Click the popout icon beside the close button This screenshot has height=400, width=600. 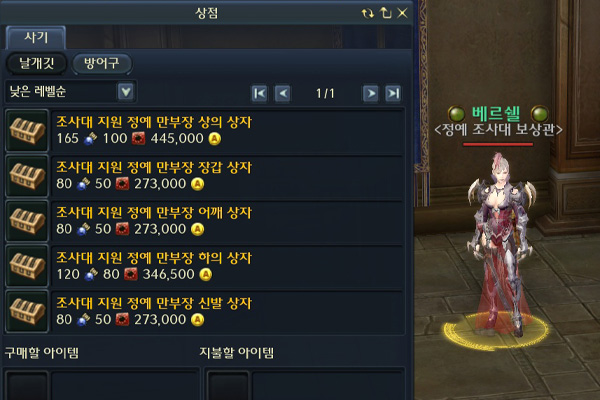point(386,13)
